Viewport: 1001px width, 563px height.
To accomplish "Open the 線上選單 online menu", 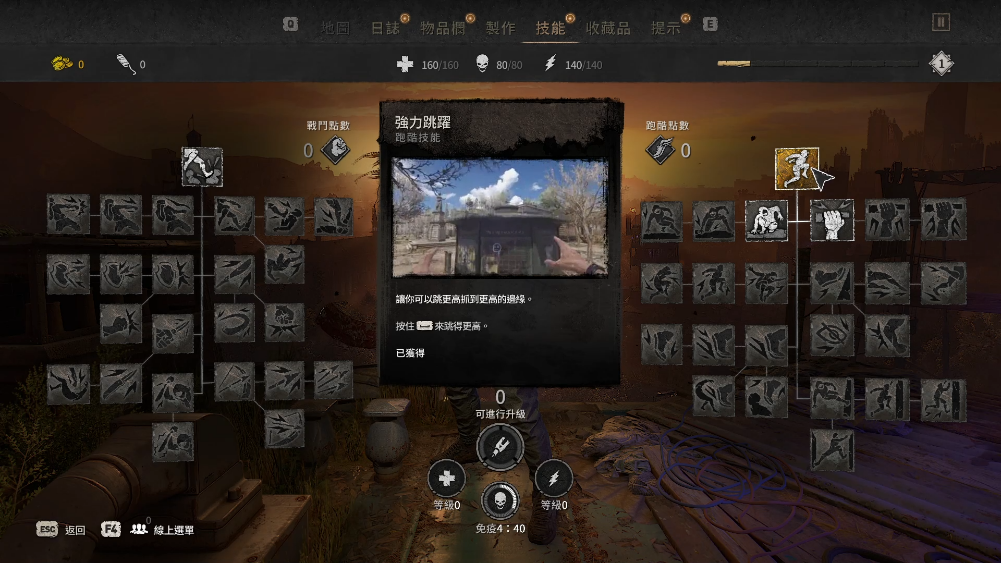I will pyautogui.click(x=148, y=530).
